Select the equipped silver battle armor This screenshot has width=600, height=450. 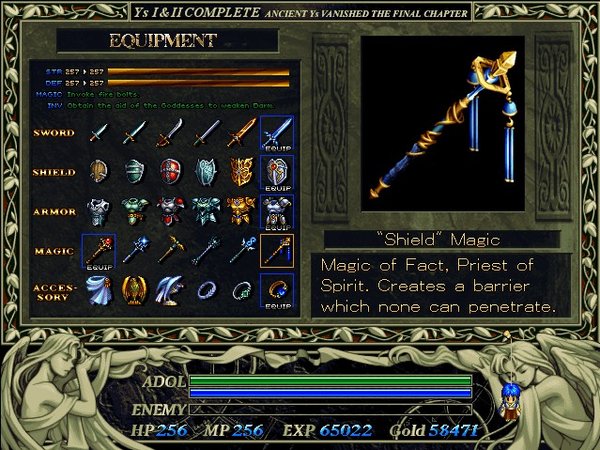point(276,212)
